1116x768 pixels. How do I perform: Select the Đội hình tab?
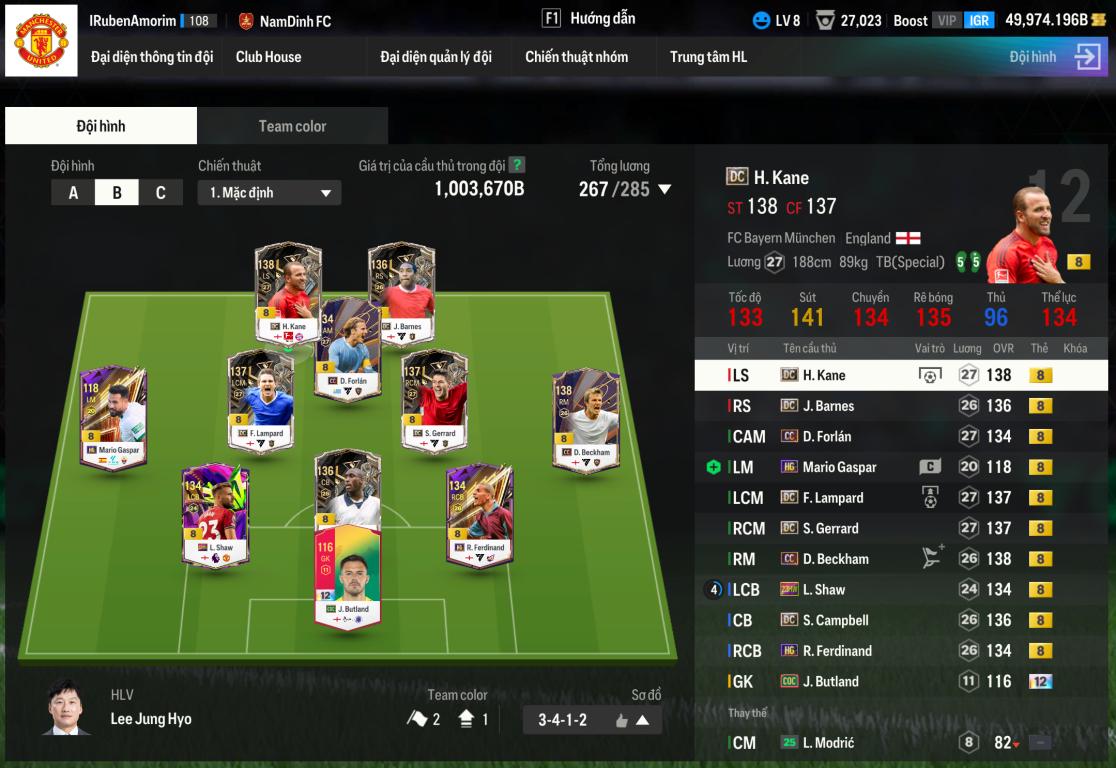pyautogui.click(x=101, y=126)
